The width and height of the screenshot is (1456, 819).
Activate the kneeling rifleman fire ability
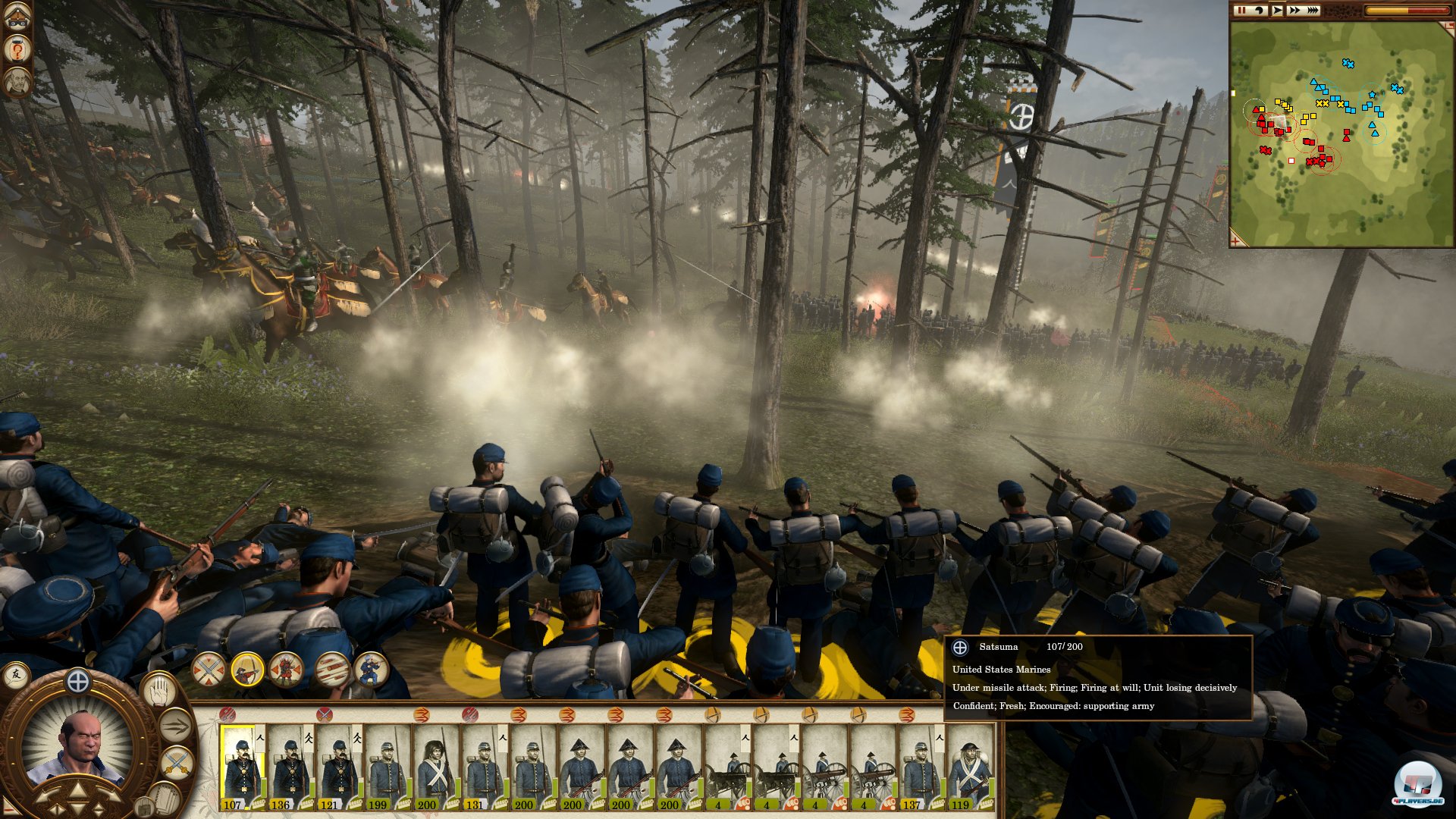click(x=371, y=670)
